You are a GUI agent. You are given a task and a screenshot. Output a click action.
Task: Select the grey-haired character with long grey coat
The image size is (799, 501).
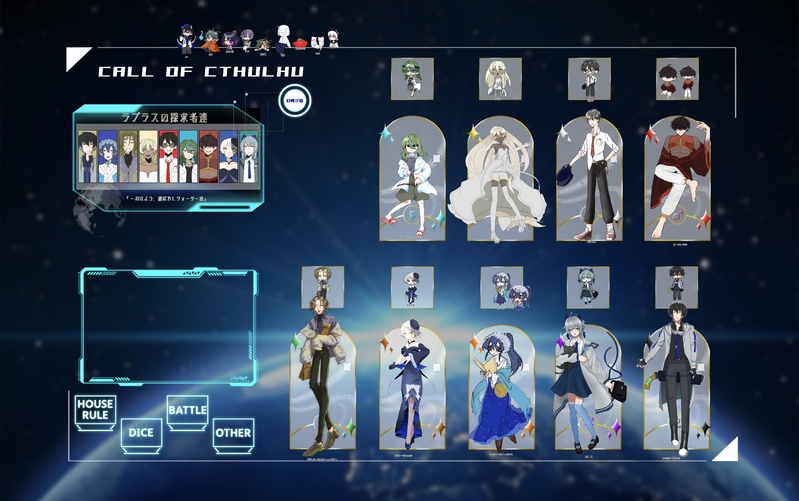588,385
